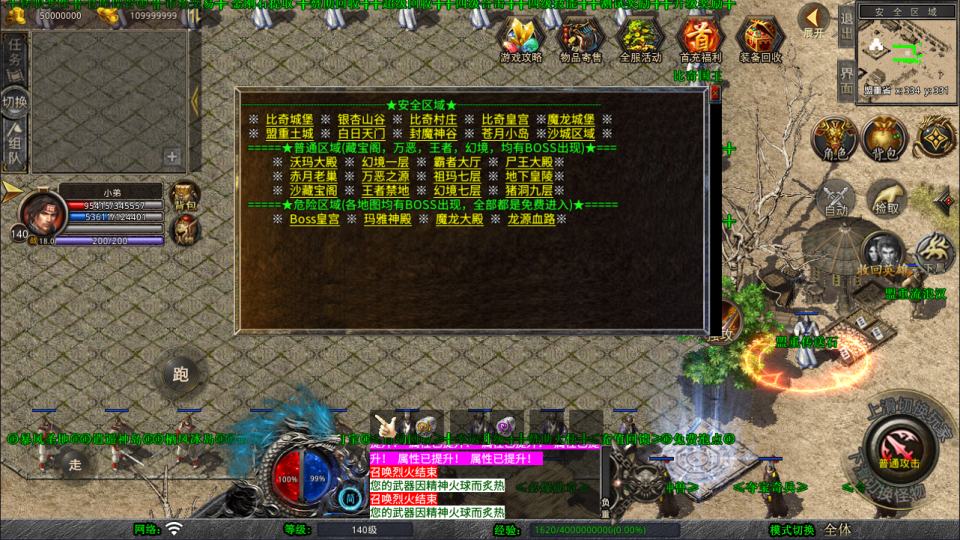Select the Boss皇宫 danger zone entry

(314, 219)
